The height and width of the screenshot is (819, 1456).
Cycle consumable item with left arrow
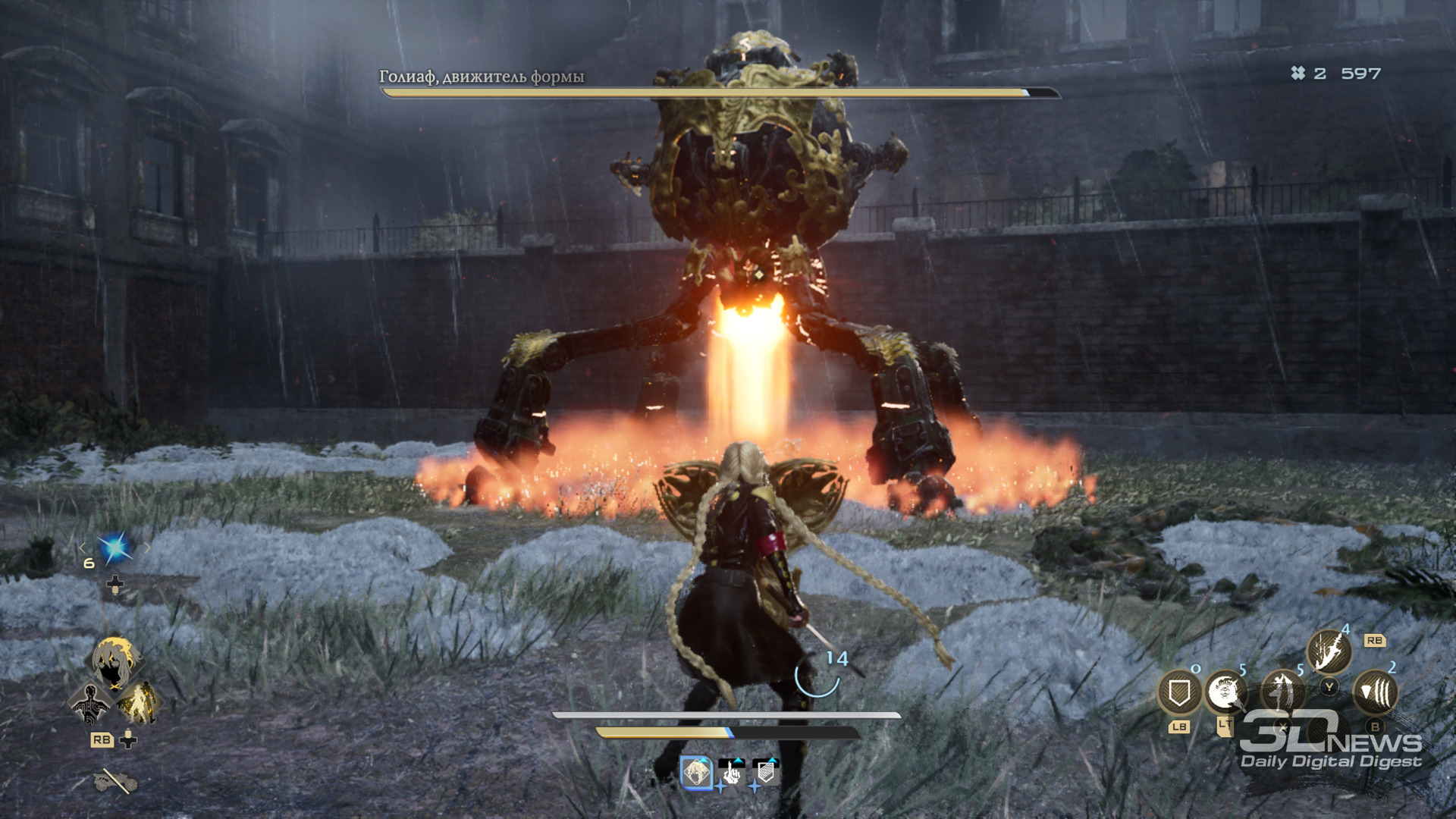coord(83,548)
